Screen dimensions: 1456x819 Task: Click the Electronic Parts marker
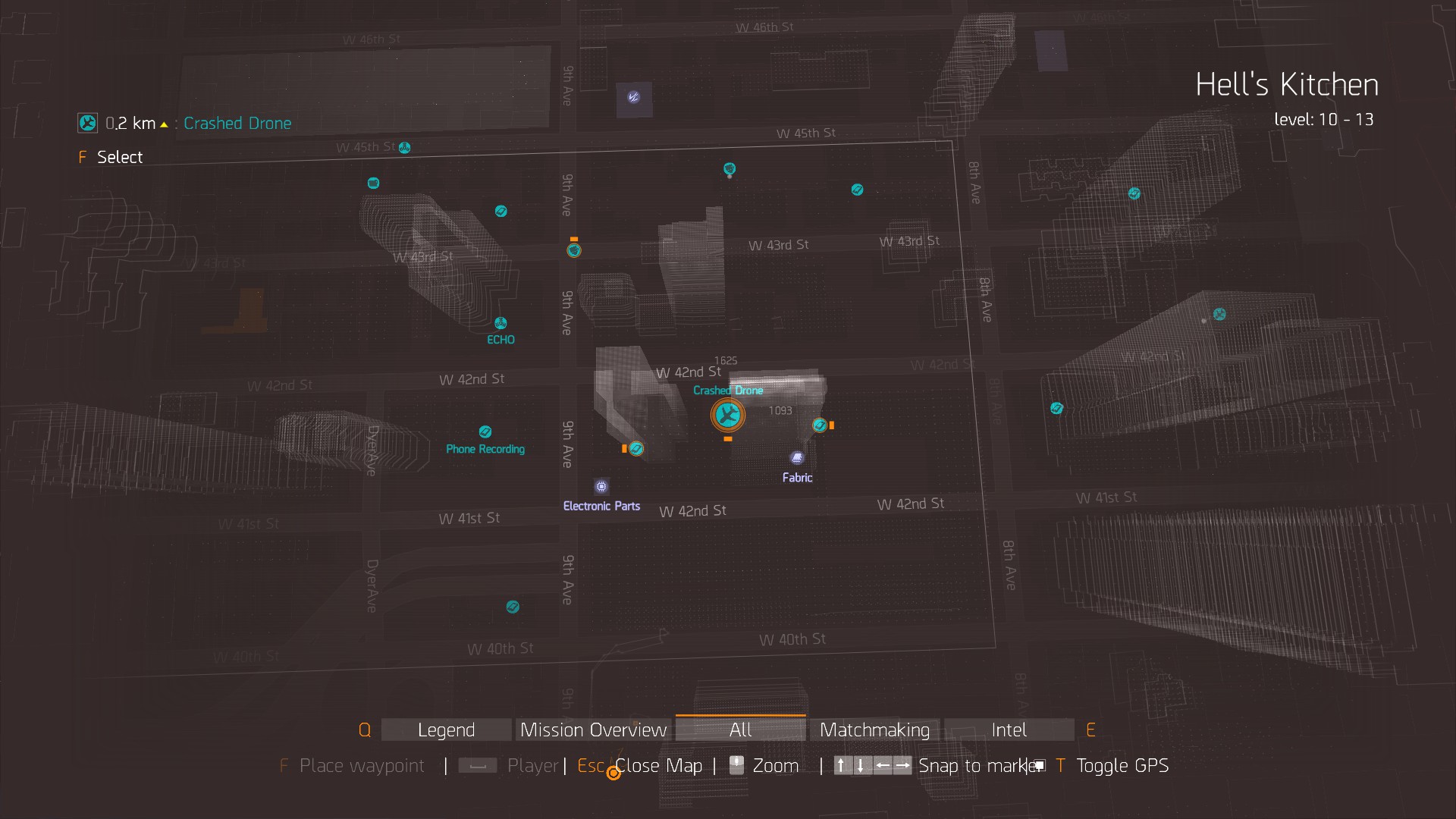601,487
